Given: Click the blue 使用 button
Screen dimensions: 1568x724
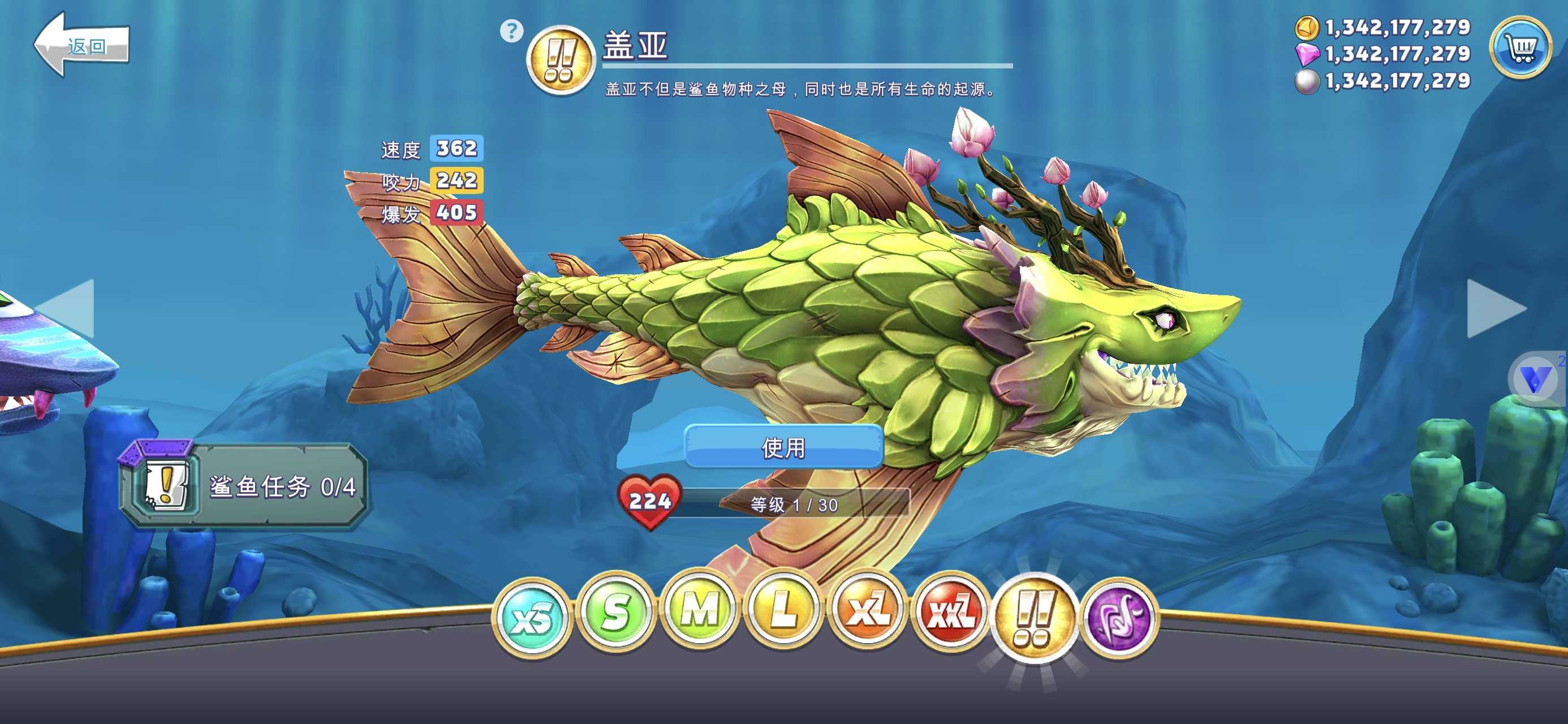Looking at the screenshot, I should [x=783, y=447].
